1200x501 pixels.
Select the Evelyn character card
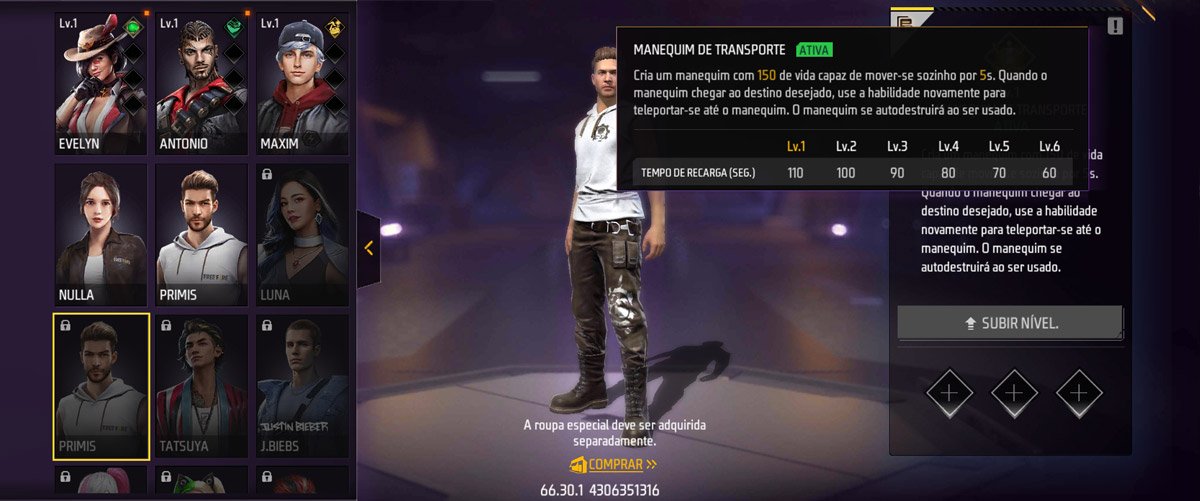[100, 84]
